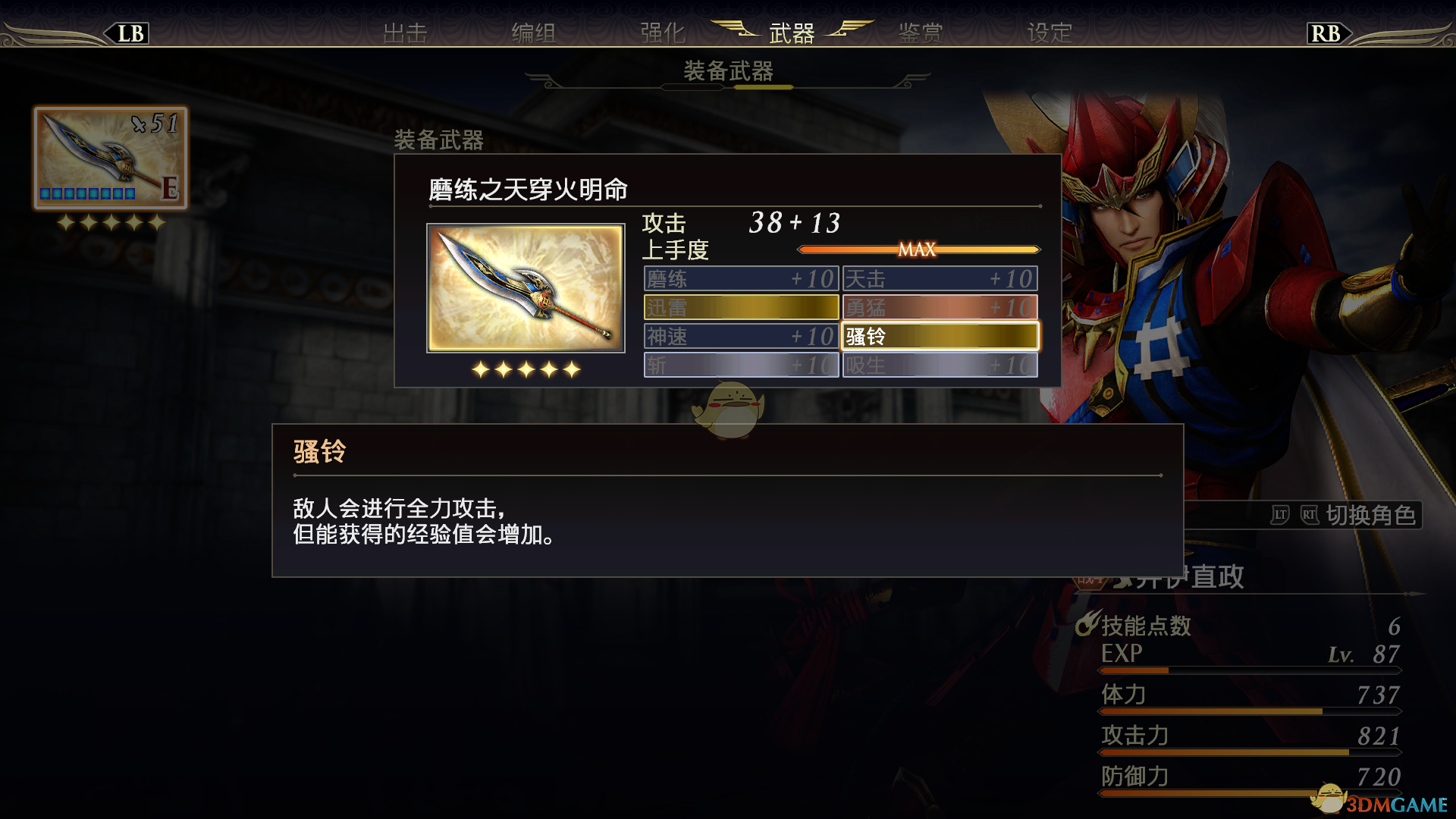Screen dimensions: 1456x819
Task: Select the 强化 tab
Action: click(663, 33)
